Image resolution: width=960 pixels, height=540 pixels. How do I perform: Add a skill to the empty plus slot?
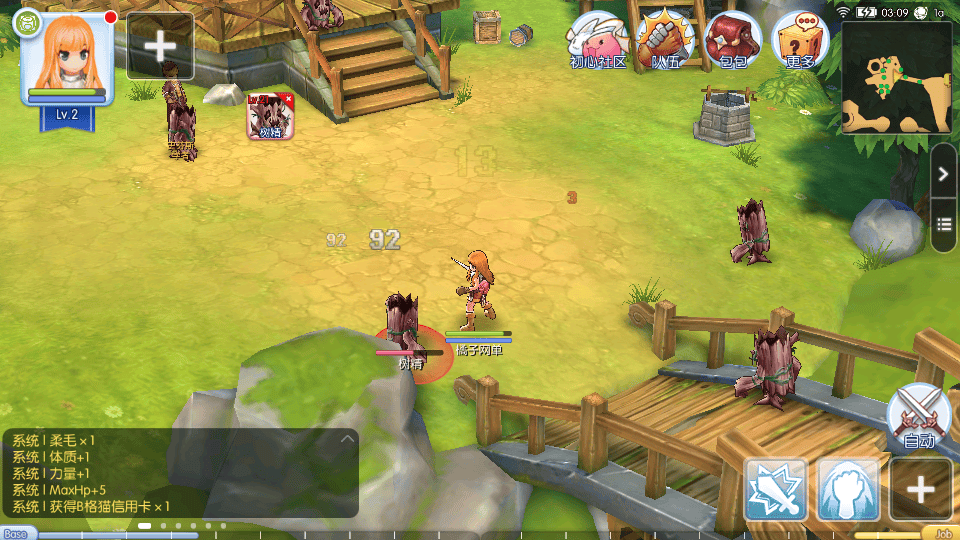920,489
